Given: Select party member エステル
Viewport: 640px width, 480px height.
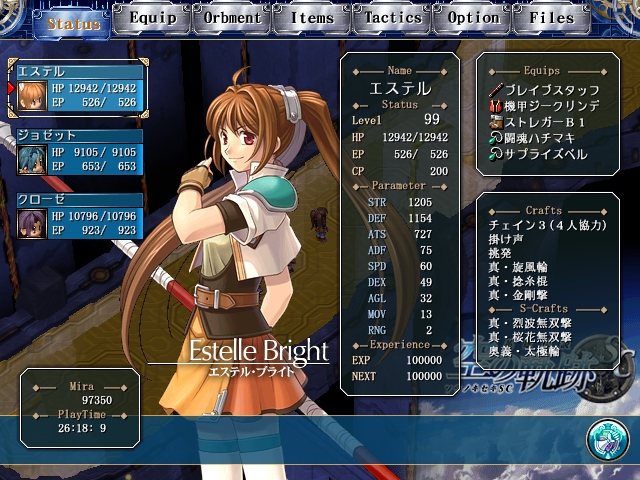Looking at the screenshot, I should 78,89.
